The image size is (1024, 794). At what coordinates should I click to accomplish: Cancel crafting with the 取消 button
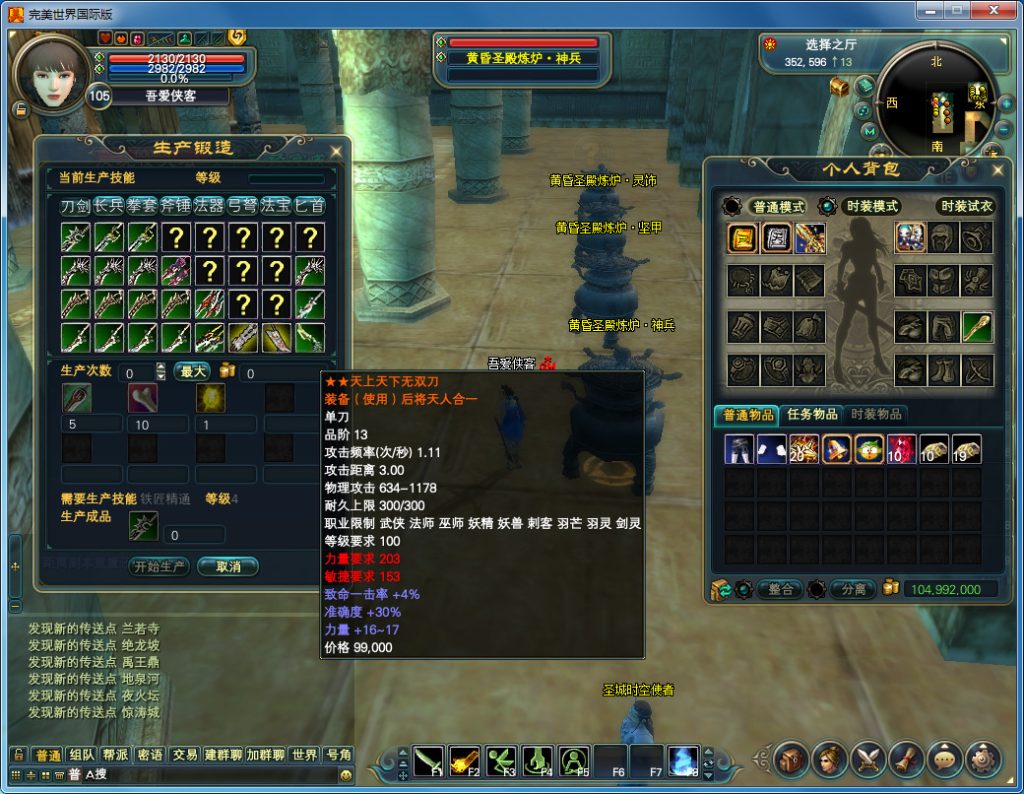point(228,566)
